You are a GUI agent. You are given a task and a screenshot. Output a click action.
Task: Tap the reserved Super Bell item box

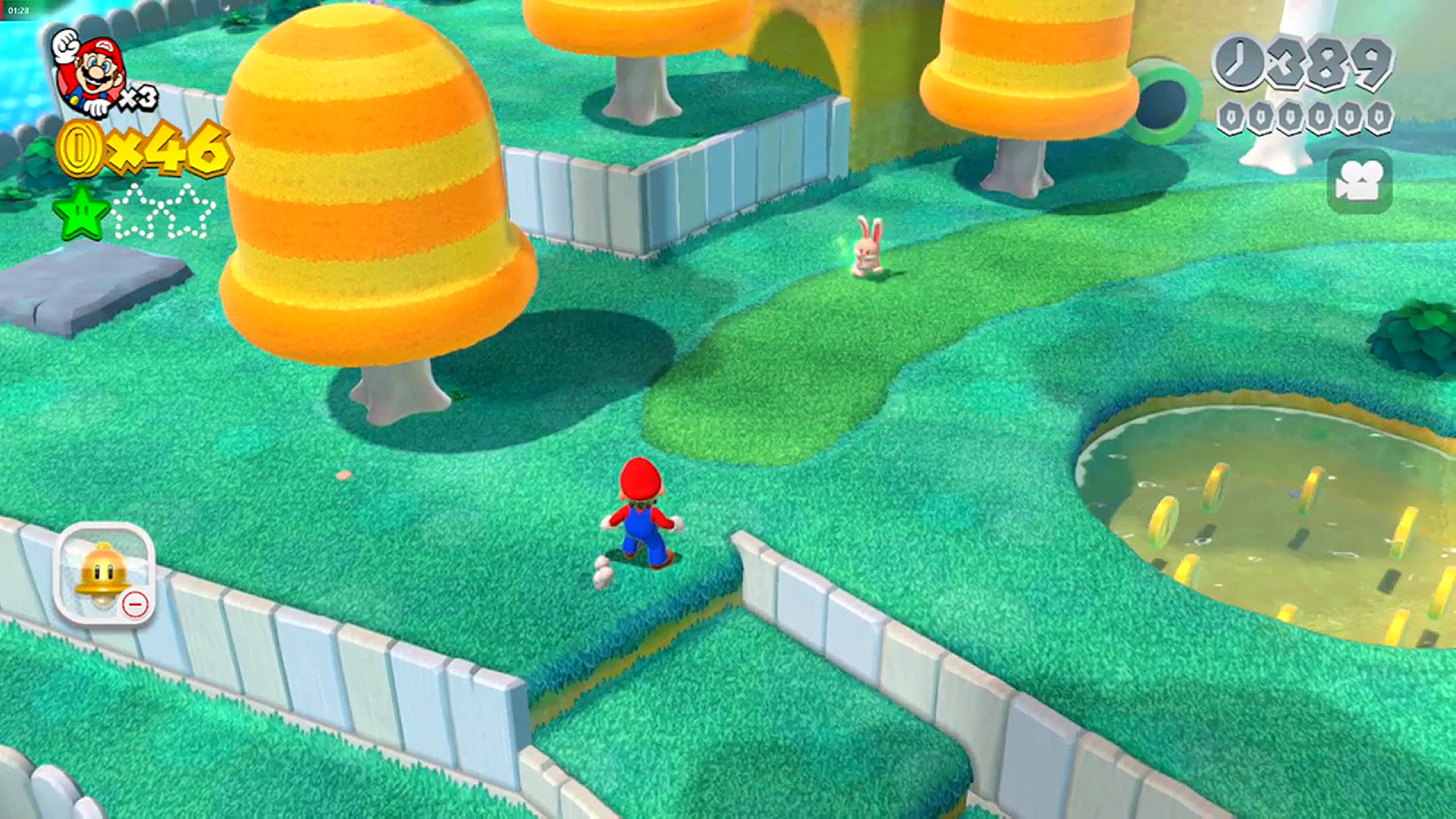[105, 574]
